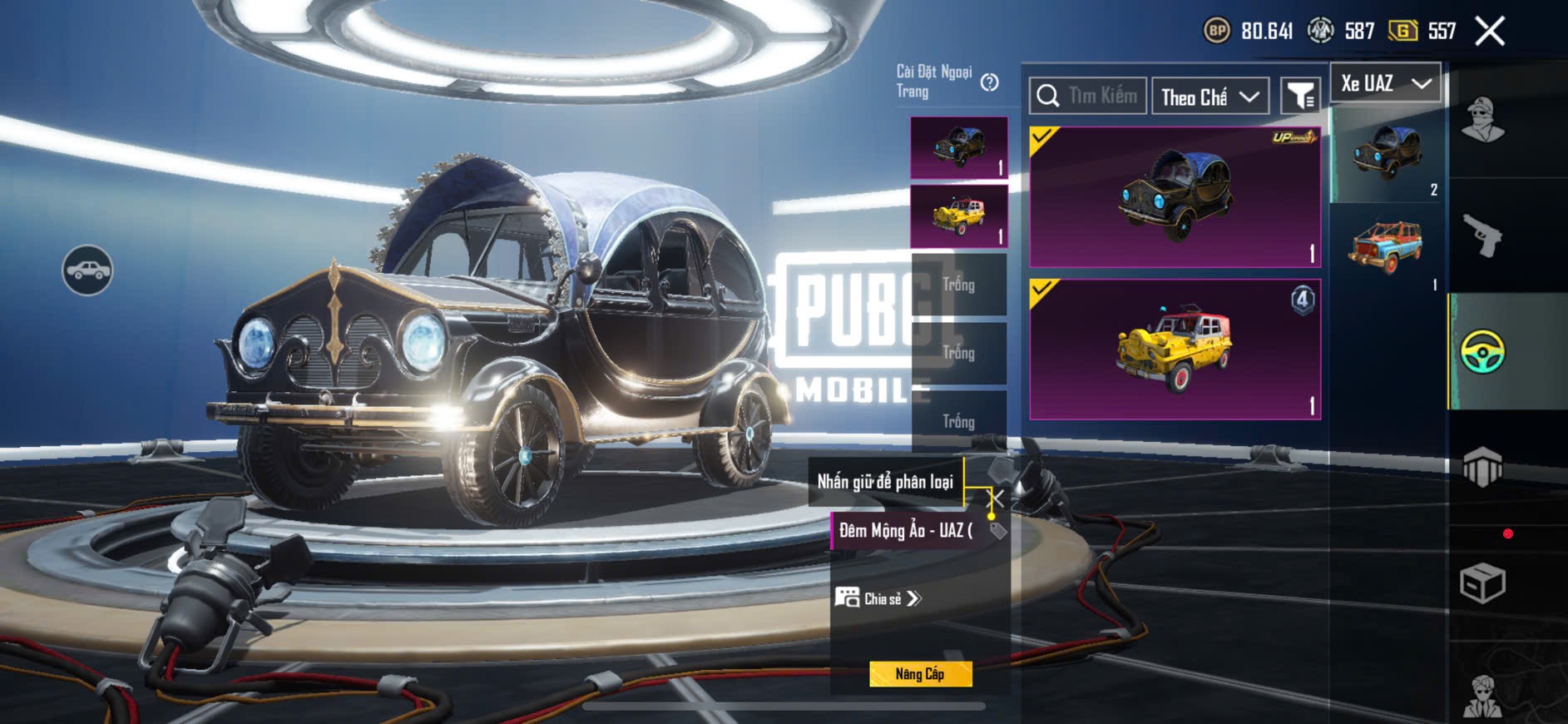Switch to the character outfit tab
1568x724 pixels.
(x=1482, y=121)
